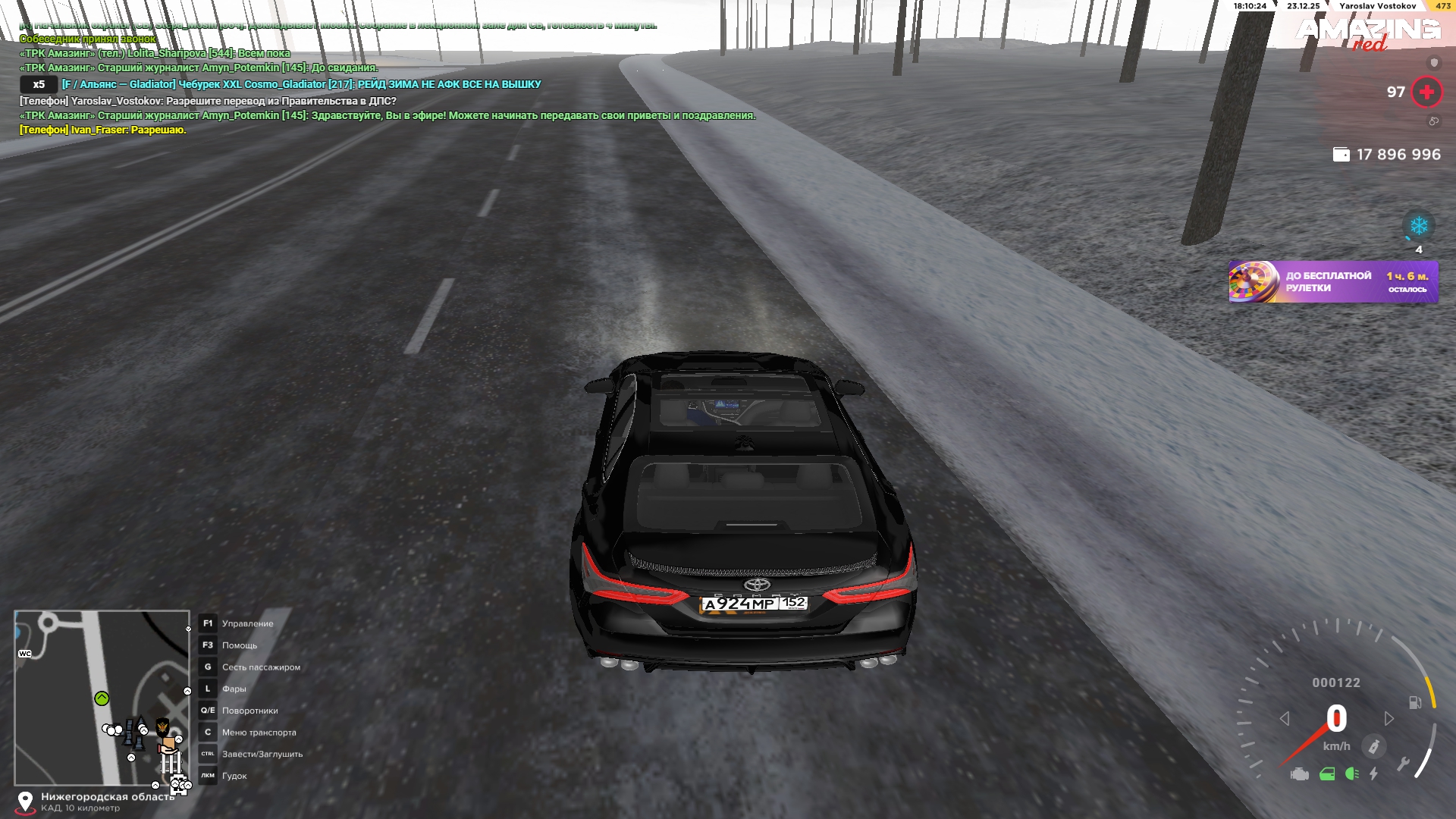Click the lightning bolt speedometer icon

click(x=1373, y=774)
